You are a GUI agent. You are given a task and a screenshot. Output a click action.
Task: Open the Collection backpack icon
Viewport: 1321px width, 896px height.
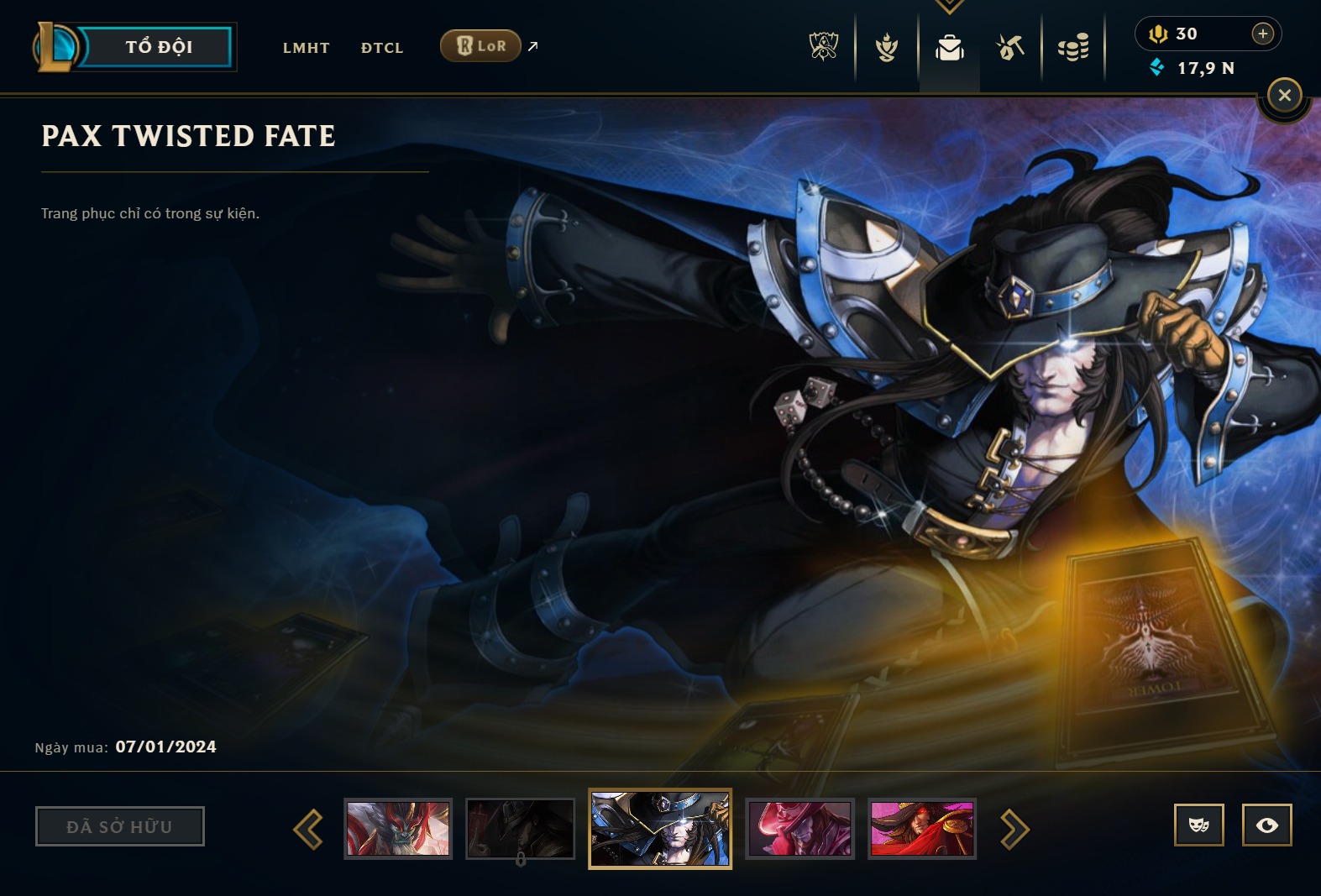coord(948,47)
